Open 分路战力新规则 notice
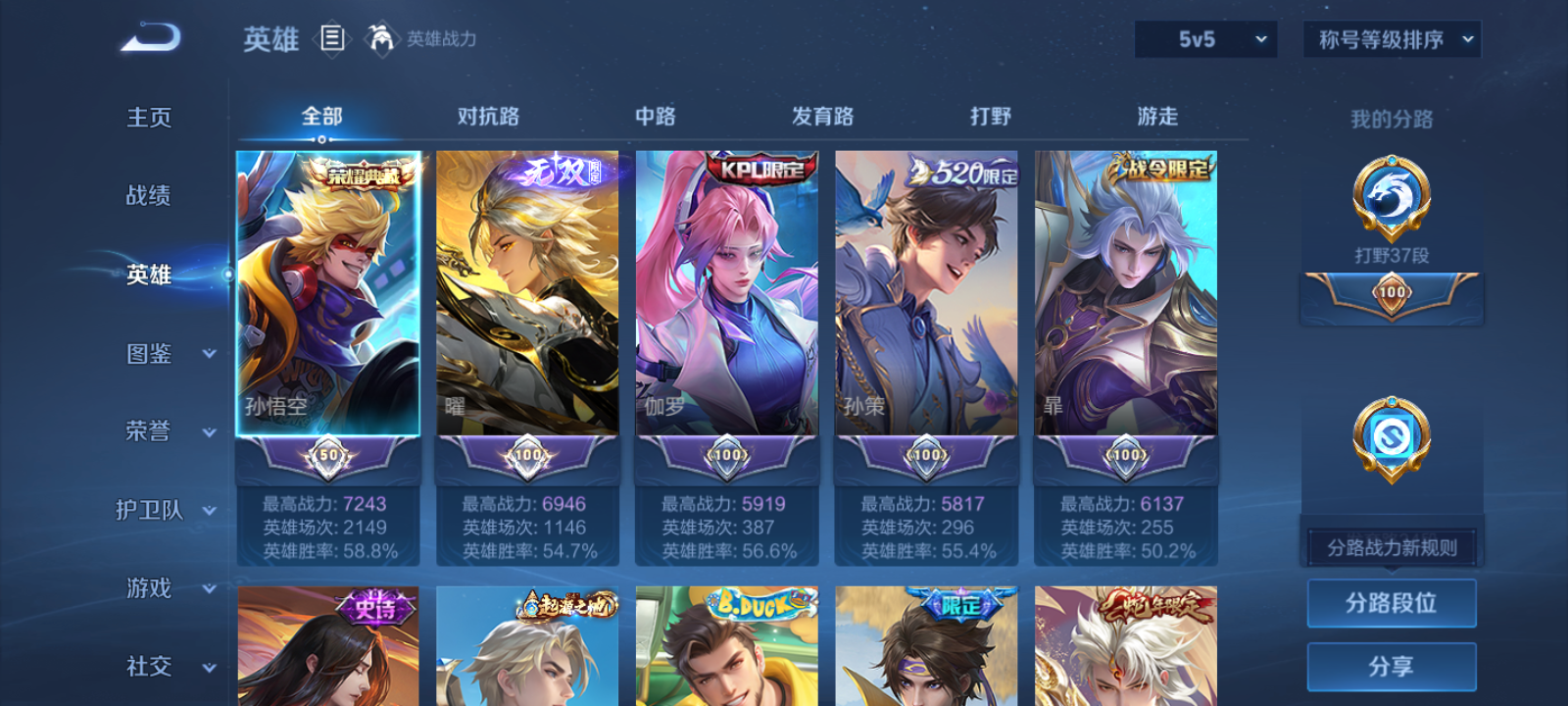 coord(1394,546)
